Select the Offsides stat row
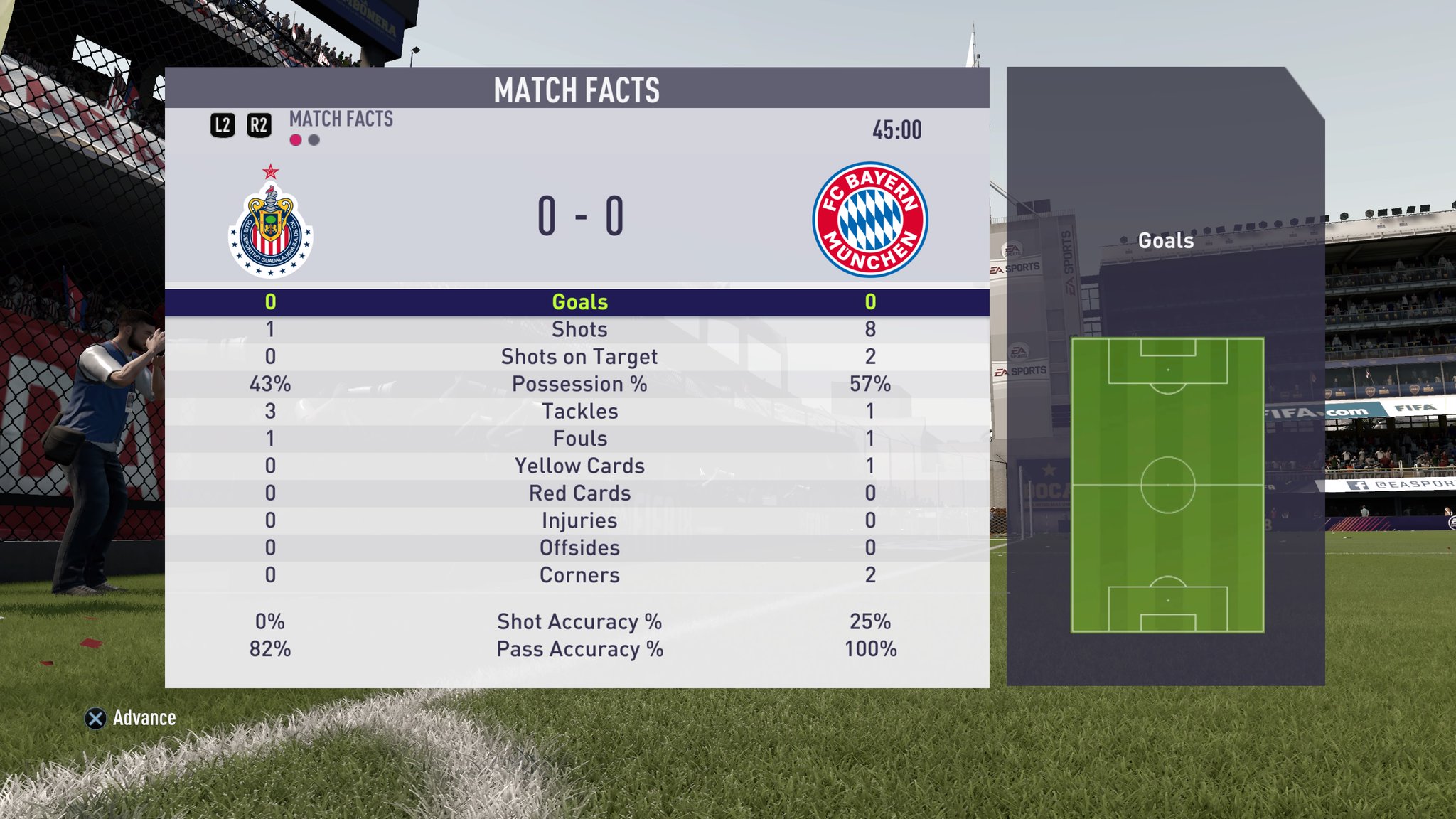This screenshot has height=819, width=1456. click(579, 548)
